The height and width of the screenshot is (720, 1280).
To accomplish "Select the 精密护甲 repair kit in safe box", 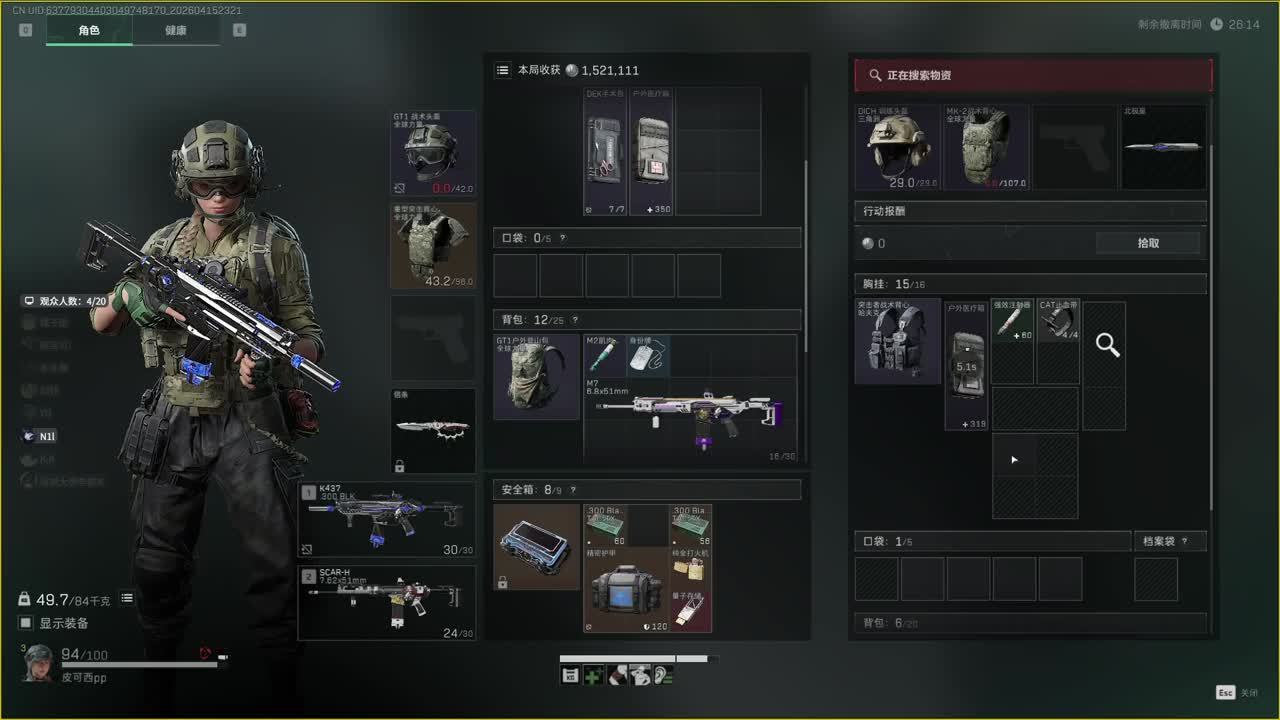I will click(626, 590).
